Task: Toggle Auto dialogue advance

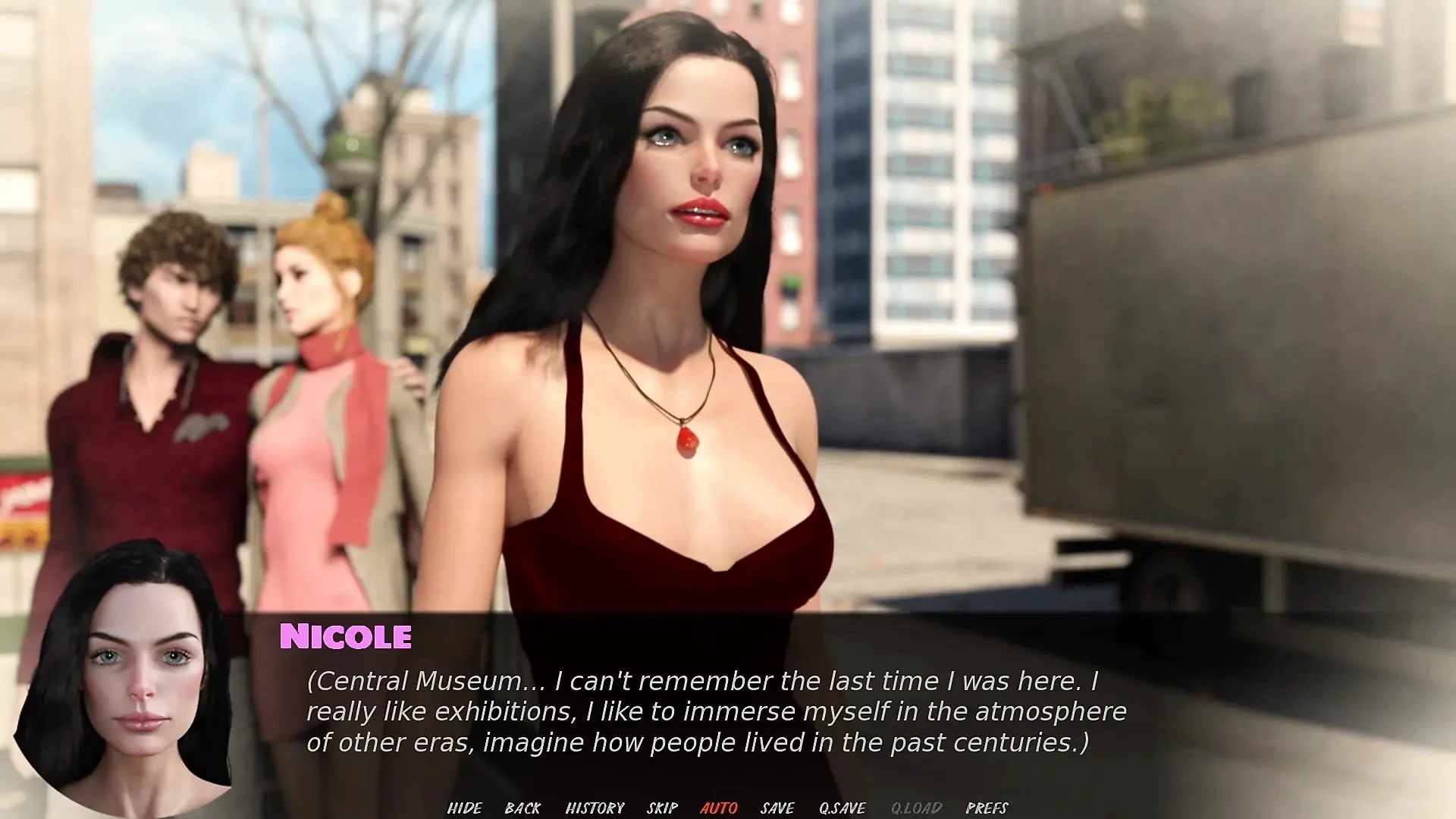Action: [718, 808]
